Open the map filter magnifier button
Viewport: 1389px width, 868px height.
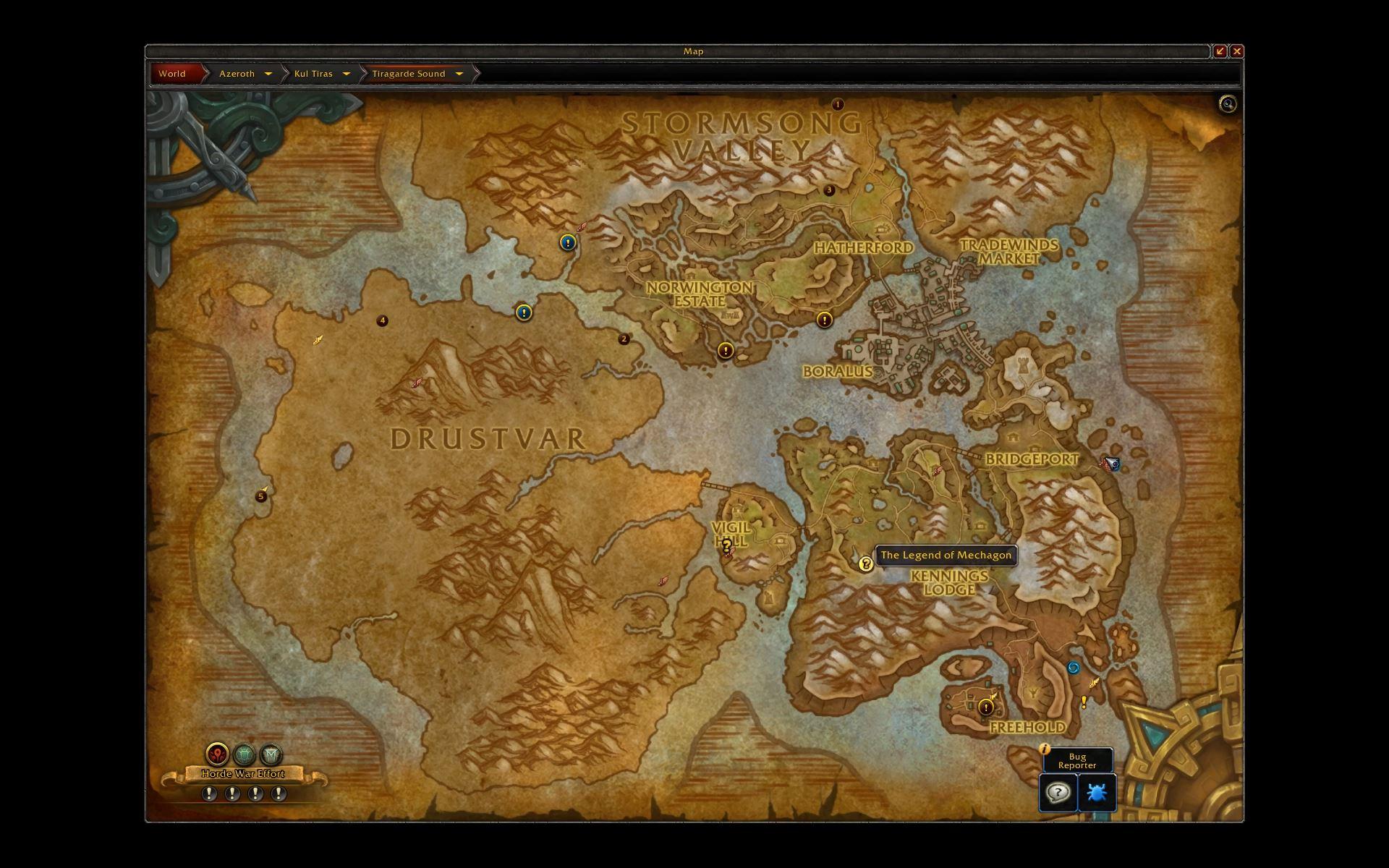tap(1228, 104)
